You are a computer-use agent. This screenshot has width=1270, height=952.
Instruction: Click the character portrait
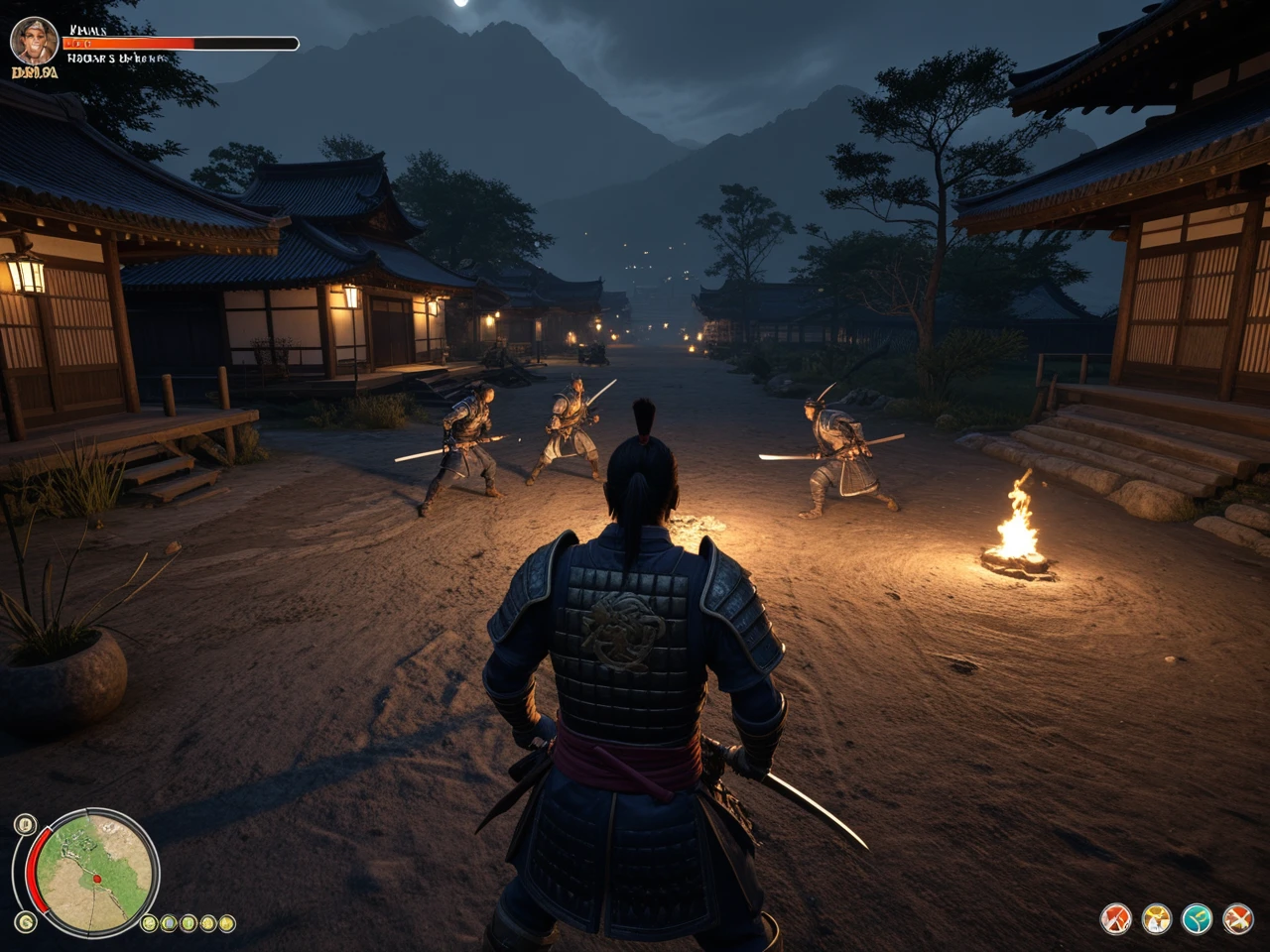click(x=34, y=41)
